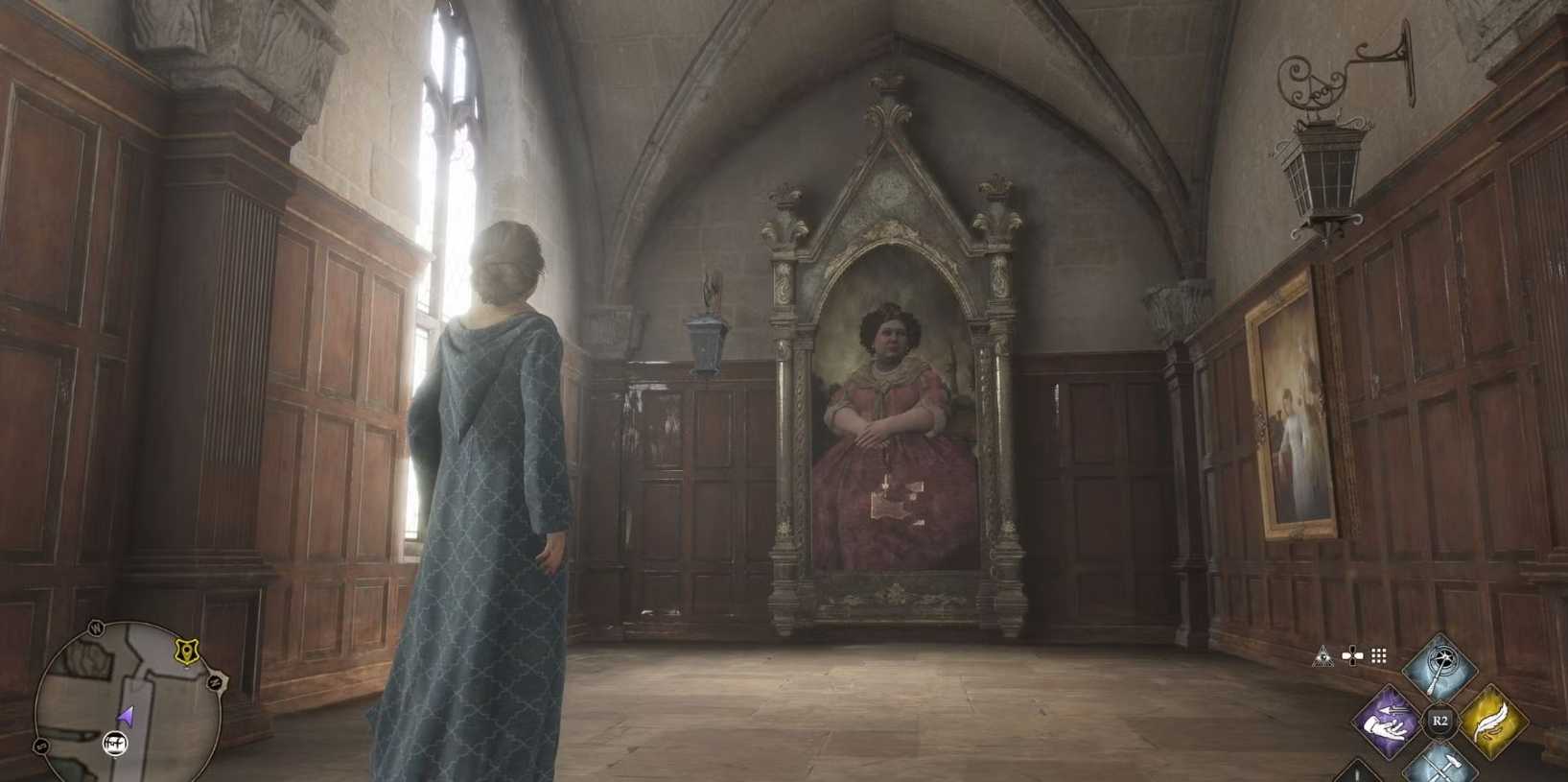This screenshot has height=782, width=1568.
Task: Activate the wand-burst spell in the top diamond
Action: [1439, 668]
